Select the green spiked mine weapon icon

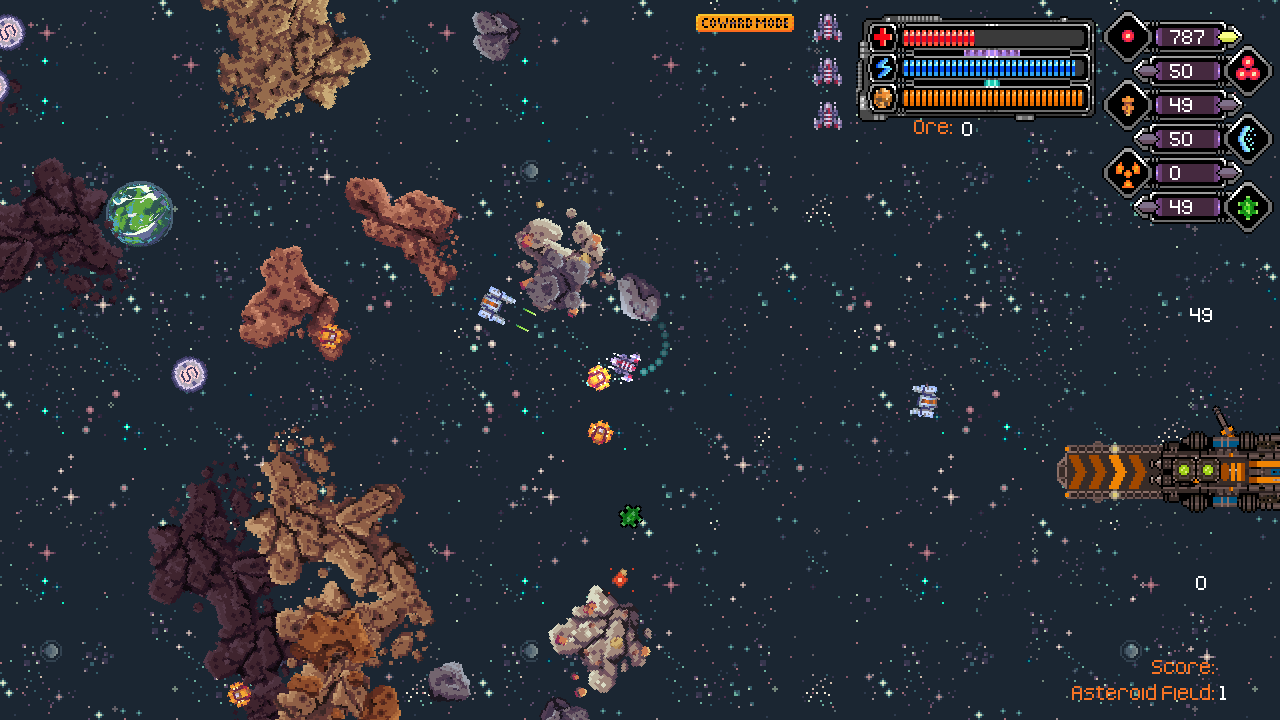pyautogui.click(x=1247, y=208)
